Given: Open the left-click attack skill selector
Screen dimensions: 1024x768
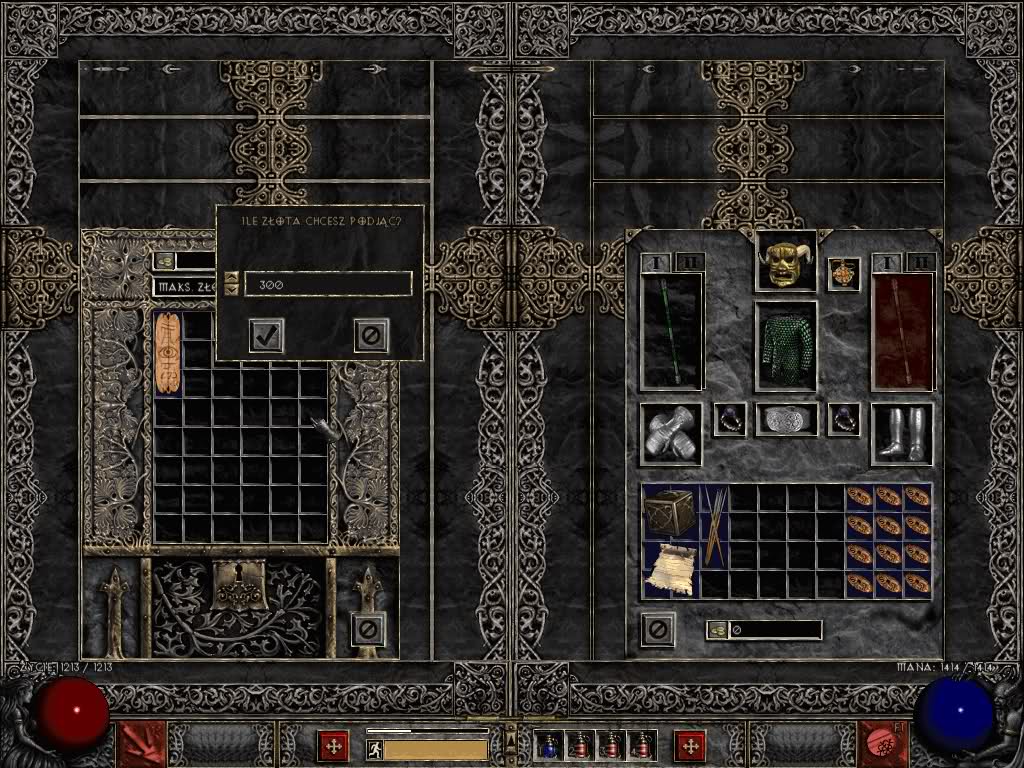Looking at the screenshot, I should pyautogui.click(x=141, y=745).
